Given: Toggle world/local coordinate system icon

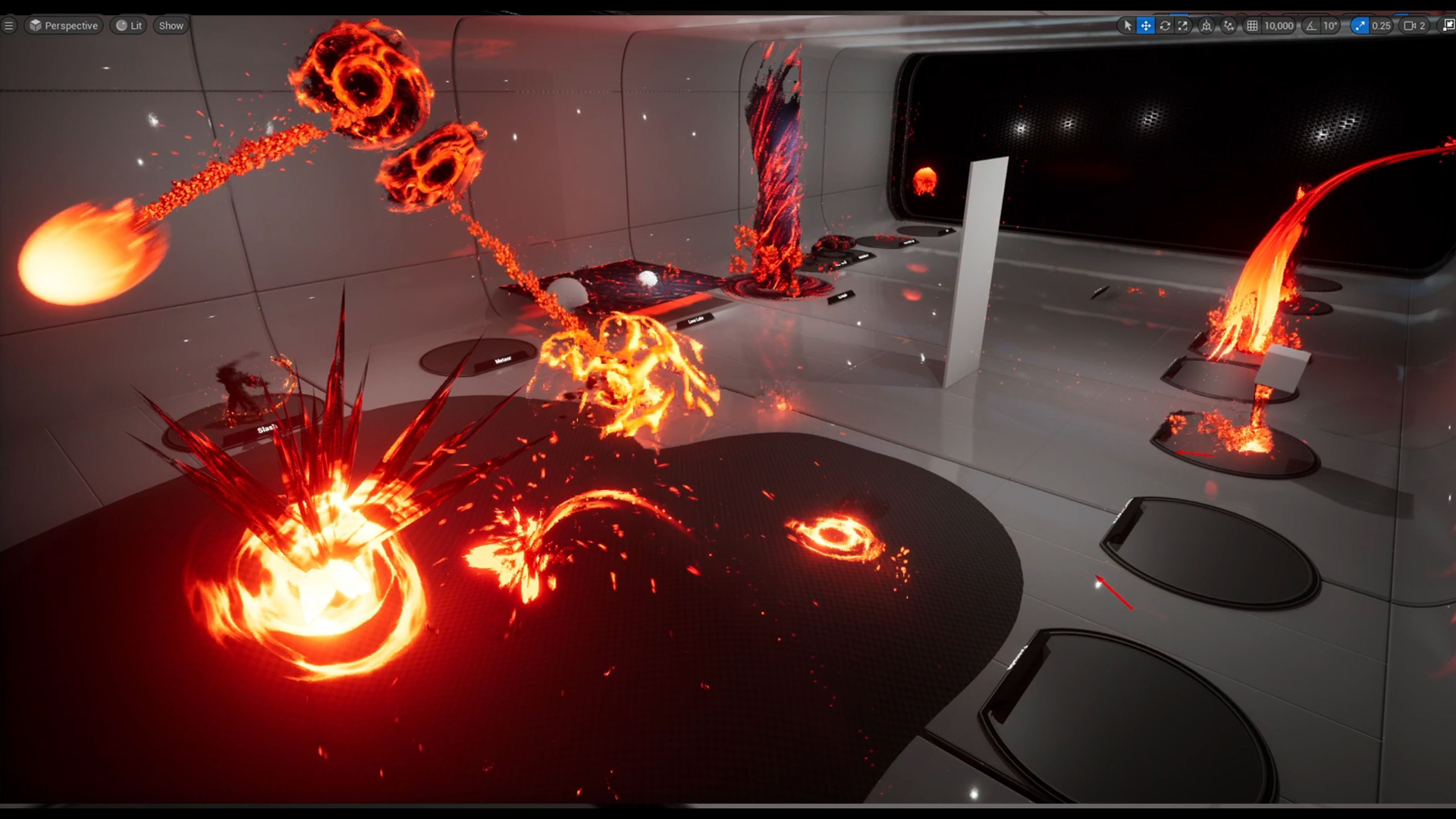Looking at the screenshot, I should click(x=1207, y=25).
